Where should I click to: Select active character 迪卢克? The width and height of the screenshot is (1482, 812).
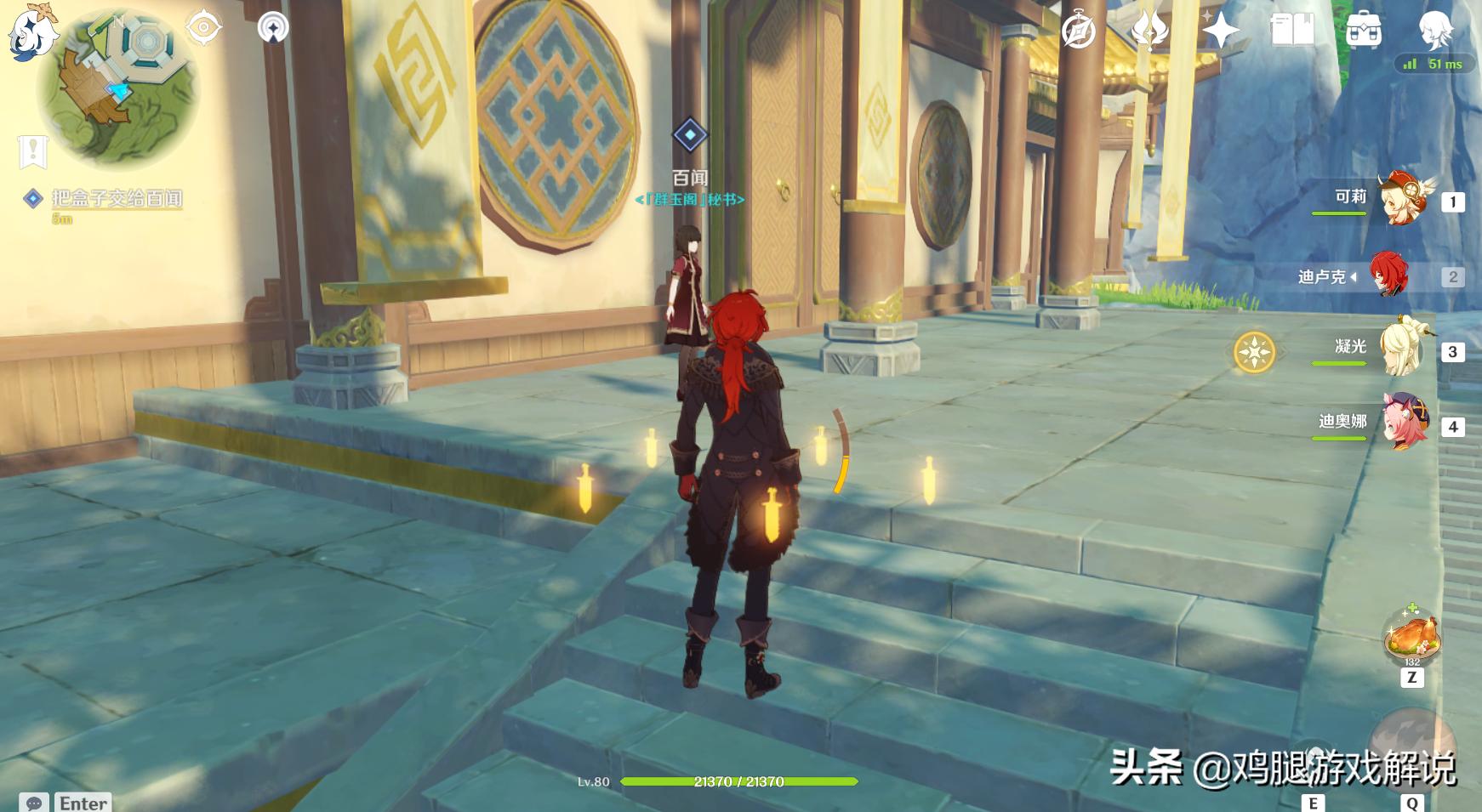click(1388, 275)
